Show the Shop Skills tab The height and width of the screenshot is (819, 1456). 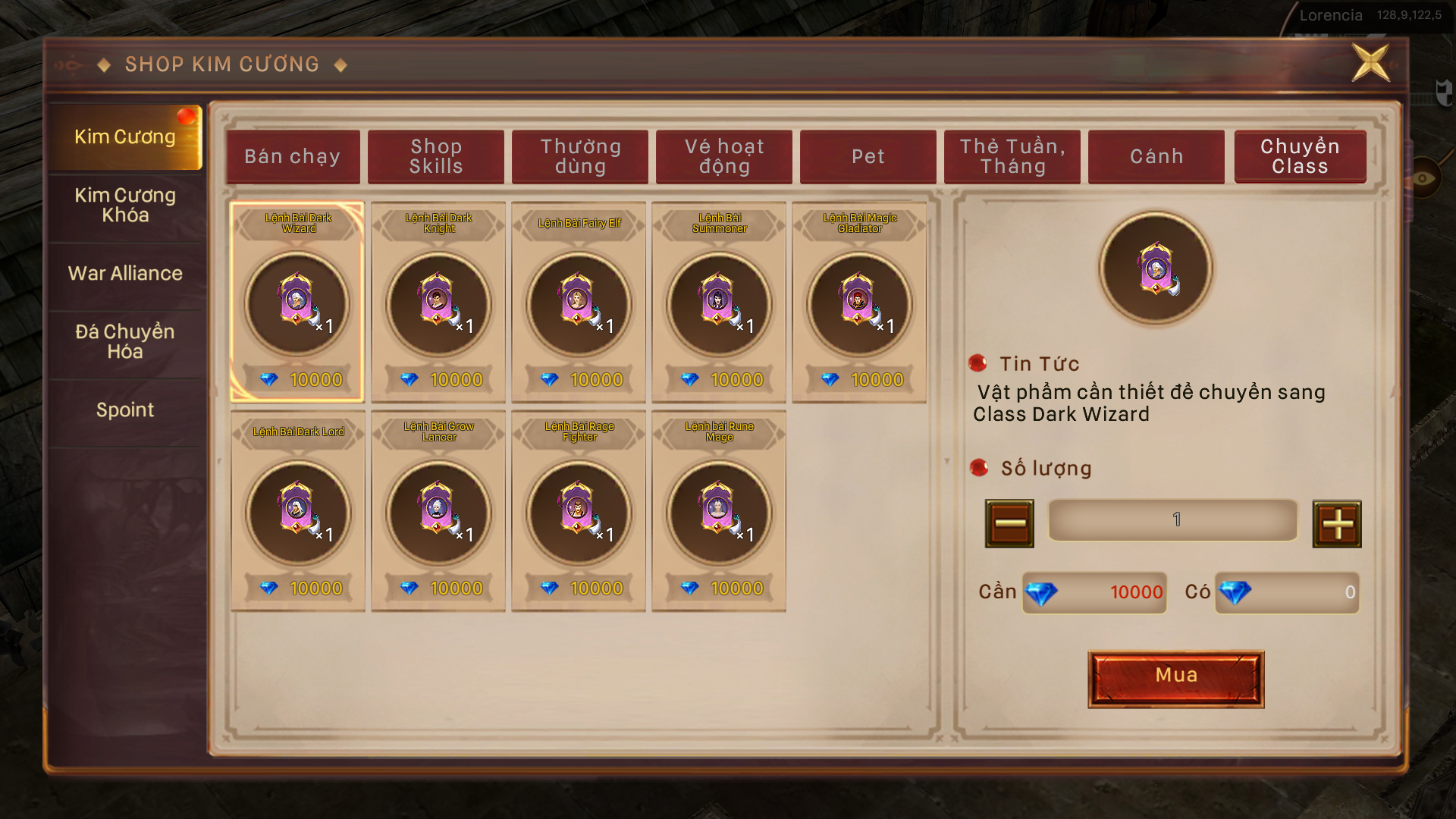(436, 157)
